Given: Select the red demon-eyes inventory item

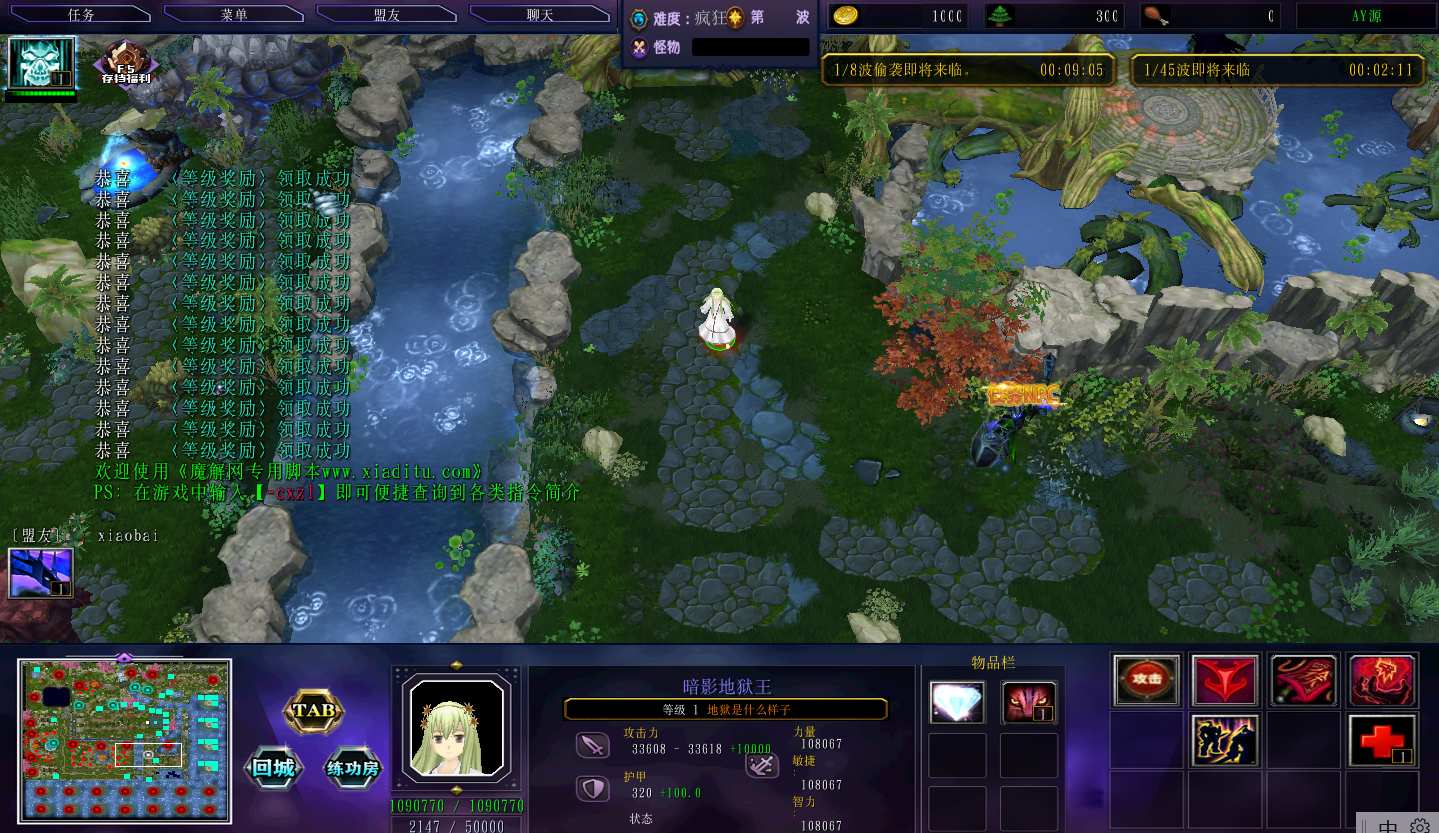Looking at the screenshot, I should tap(1029, 702).
